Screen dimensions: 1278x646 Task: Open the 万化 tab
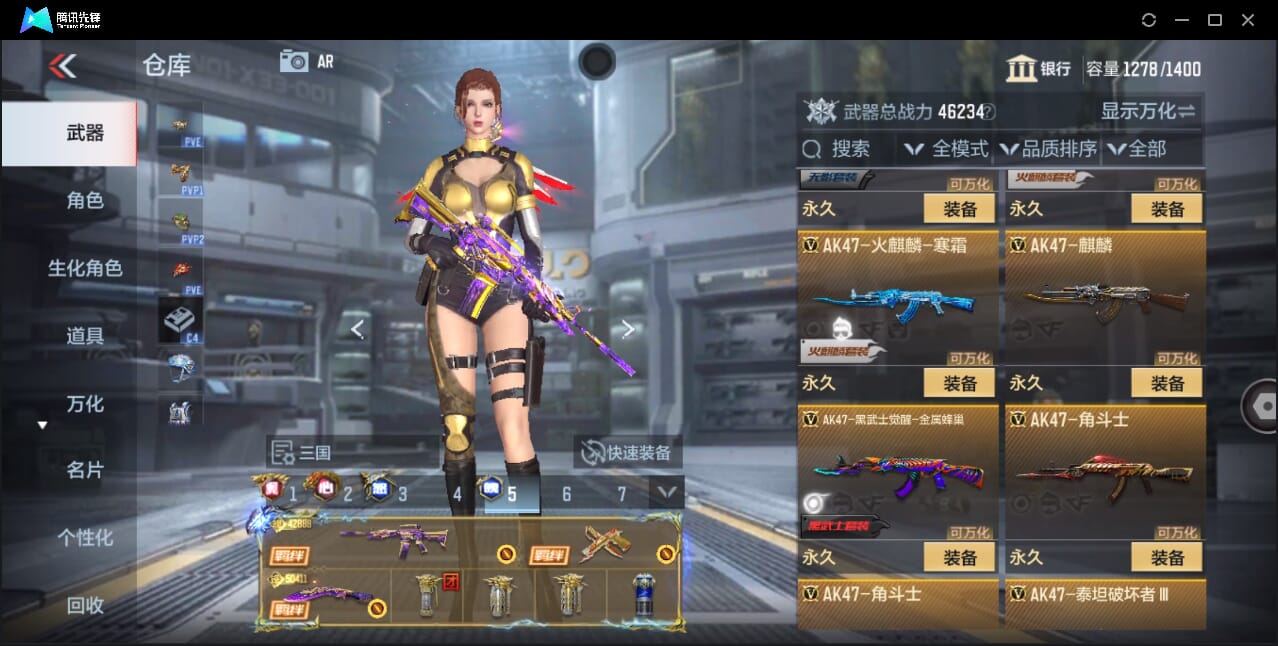coord(85,404)
